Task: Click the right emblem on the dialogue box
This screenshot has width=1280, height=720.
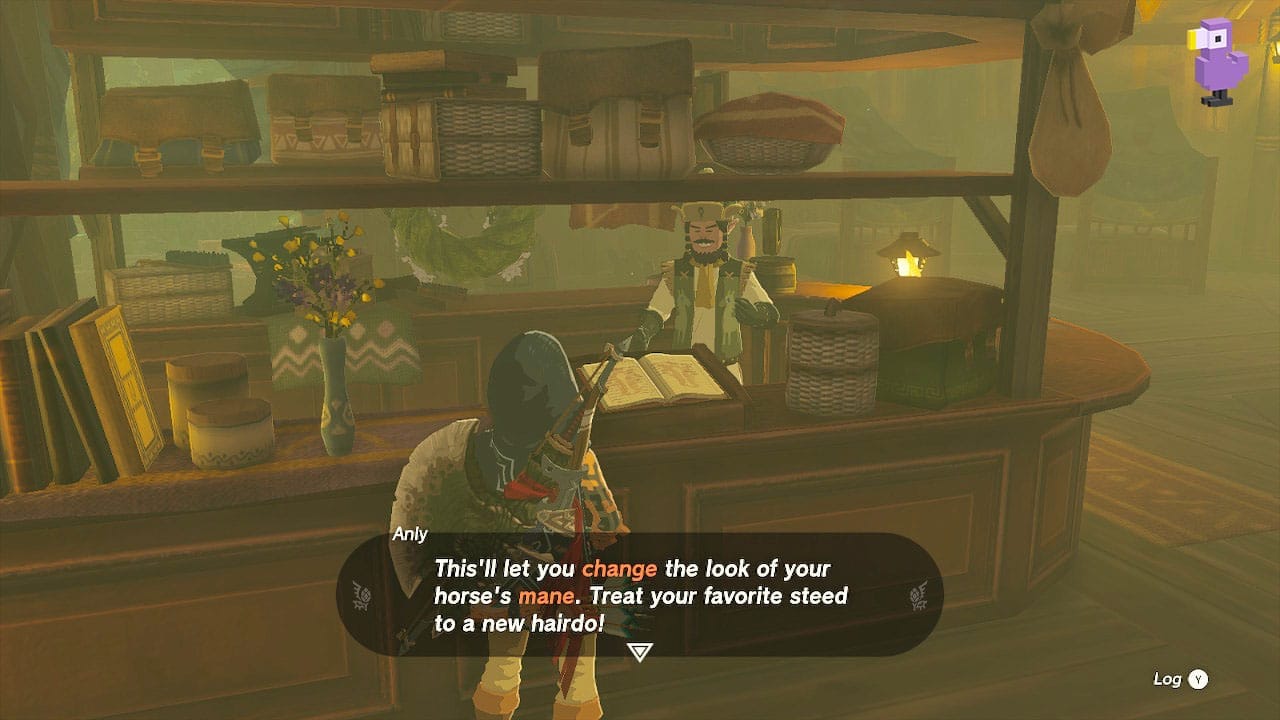Action: click(915, 597)
